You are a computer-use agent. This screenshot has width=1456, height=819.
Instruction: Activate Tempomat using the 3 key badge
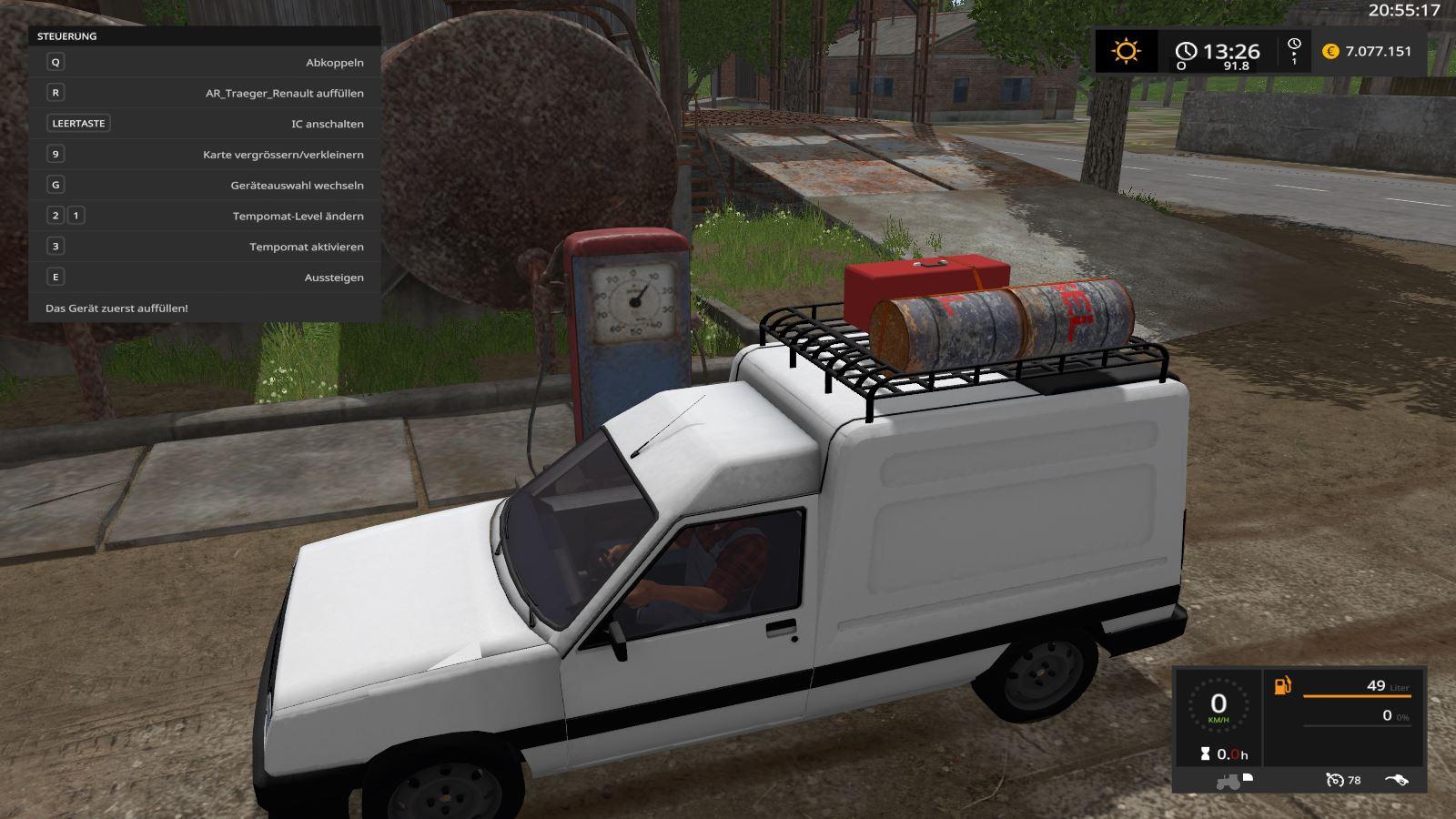pyautogui.click(x=56, y=247)
